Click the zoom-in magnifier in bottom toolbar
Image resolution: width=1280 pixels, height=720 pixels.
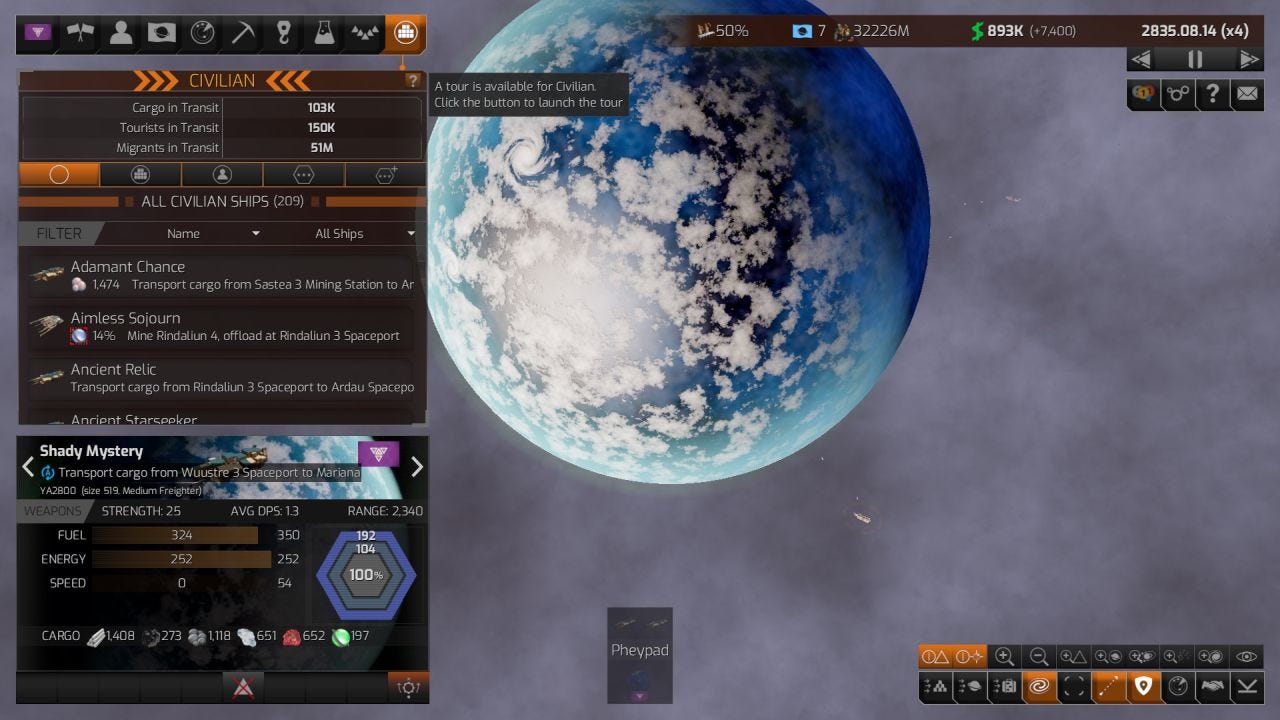coord(1005,657)
